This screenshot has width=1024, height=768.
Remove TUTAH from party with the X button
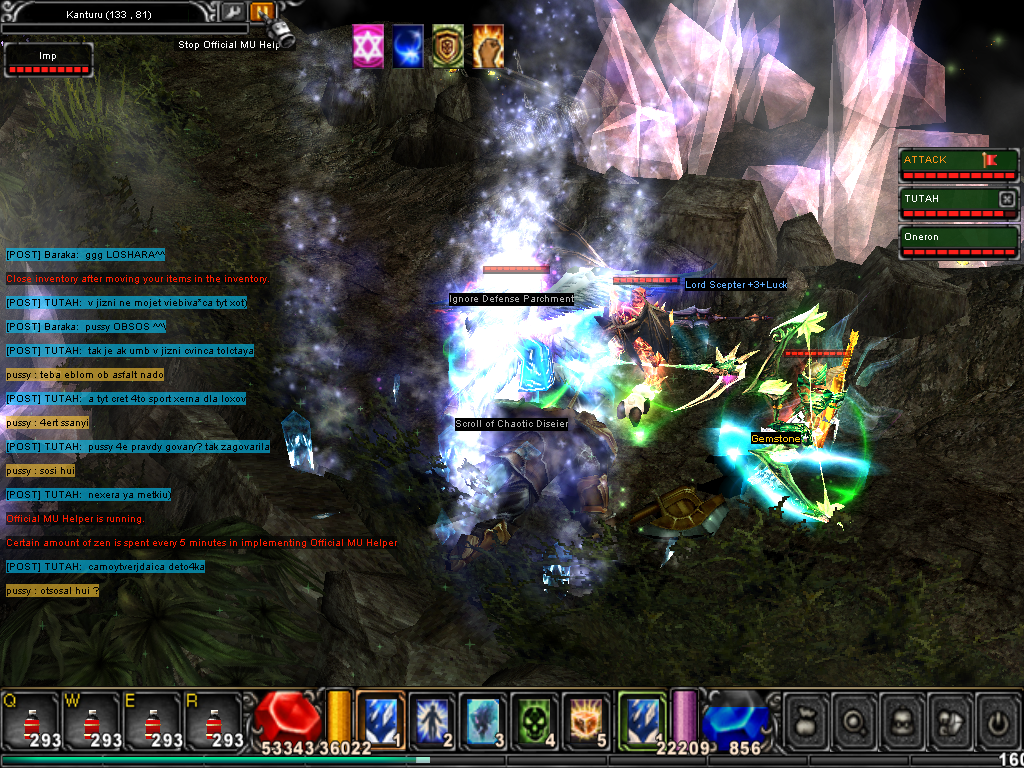(x=1007, y=199)
